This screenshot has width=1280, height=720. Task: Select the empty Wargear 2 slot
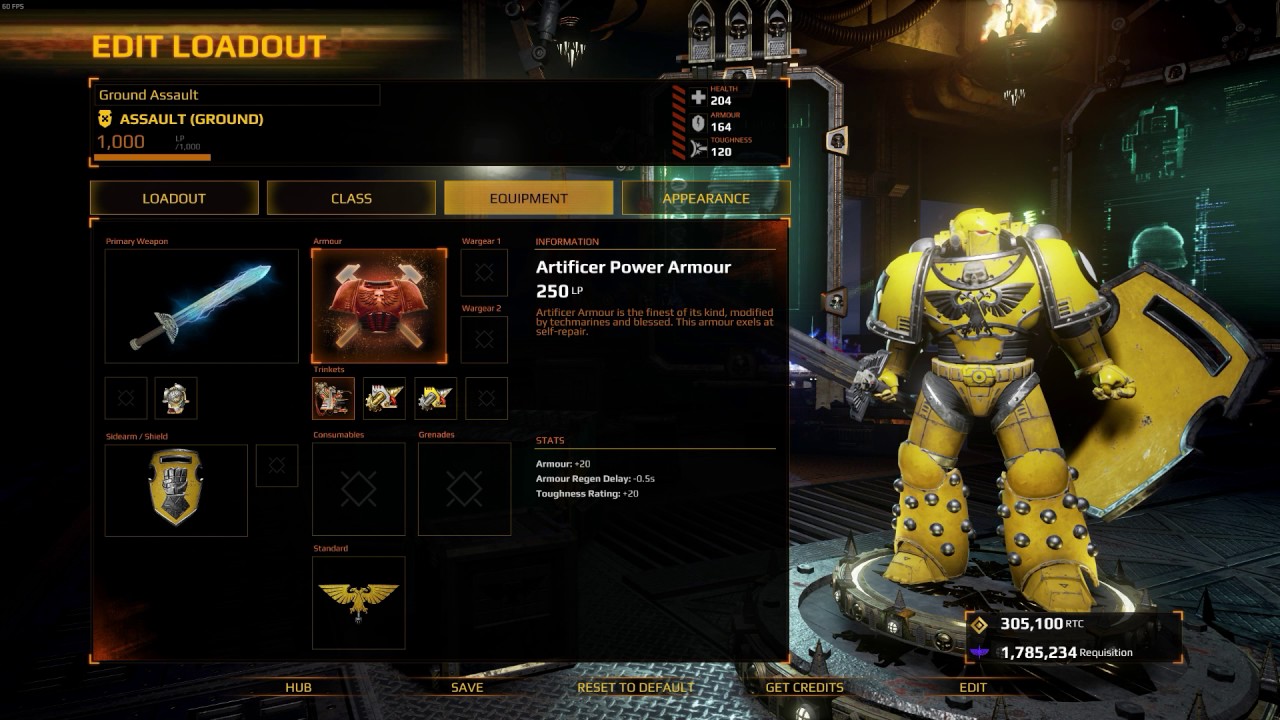(x=484, y=340)
